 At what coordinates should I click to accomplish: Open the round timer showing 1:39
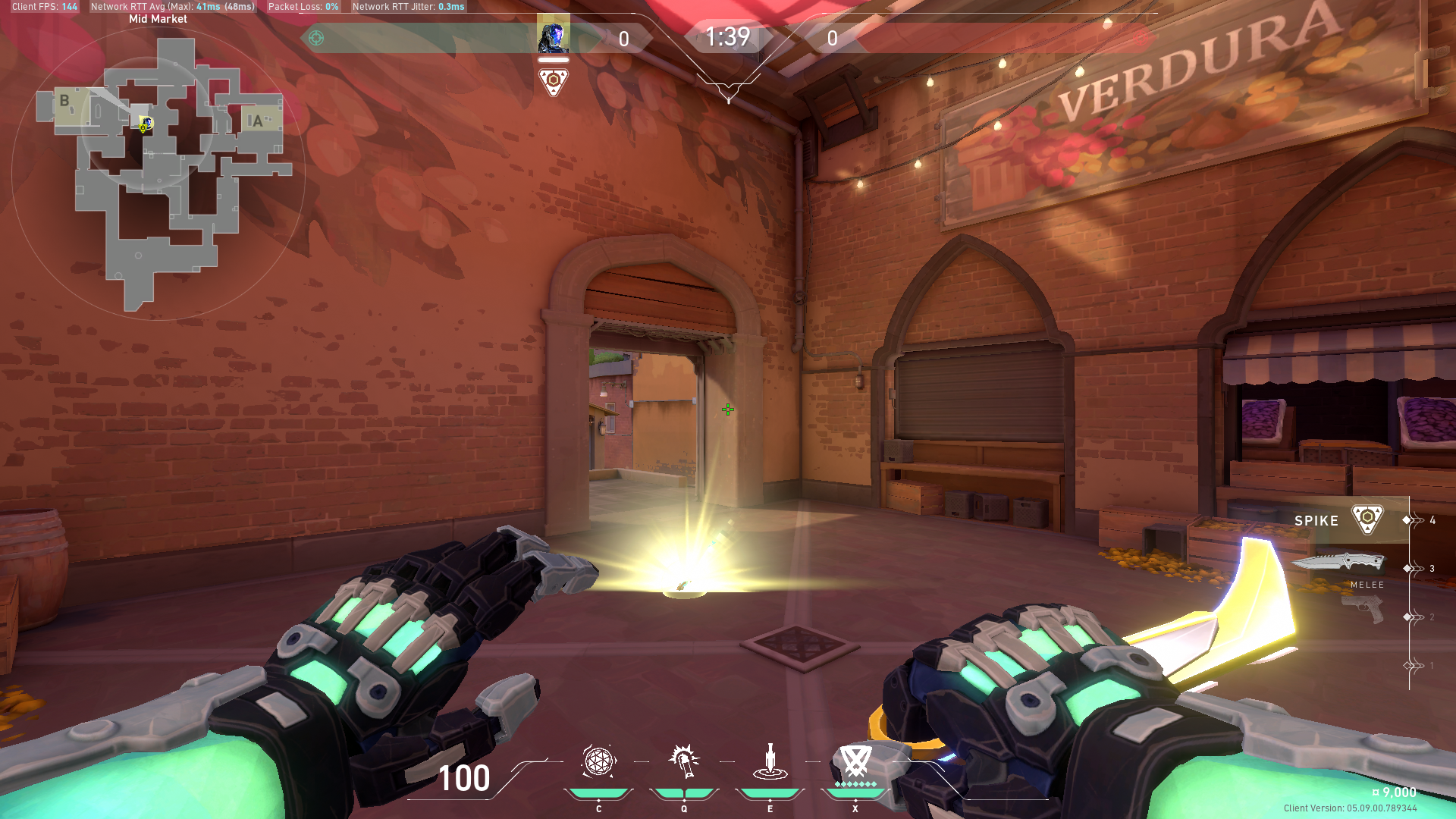(x=727, y=35)
